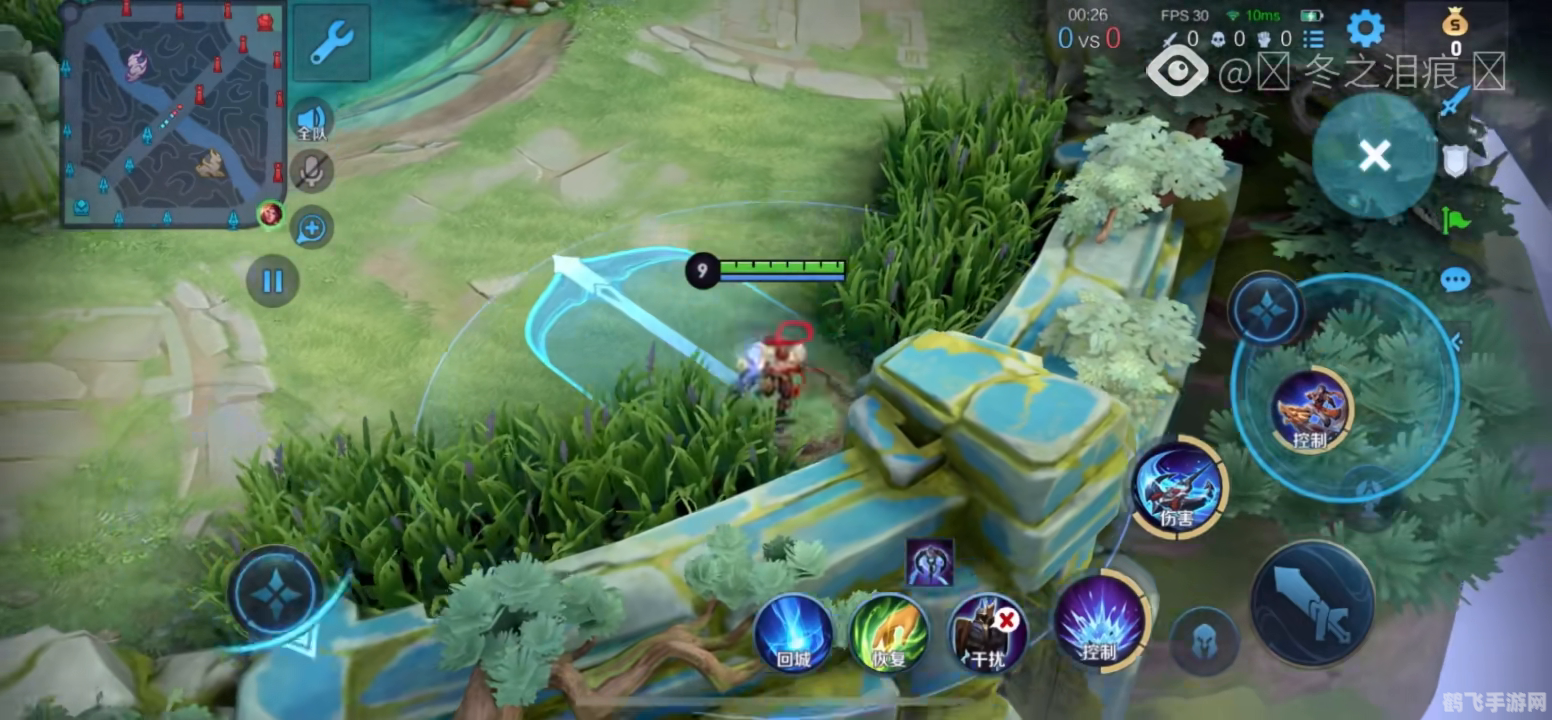Unmute the crossed-out microphone
The width and height of the screenshot is (1552, 720).
point(312,171)
